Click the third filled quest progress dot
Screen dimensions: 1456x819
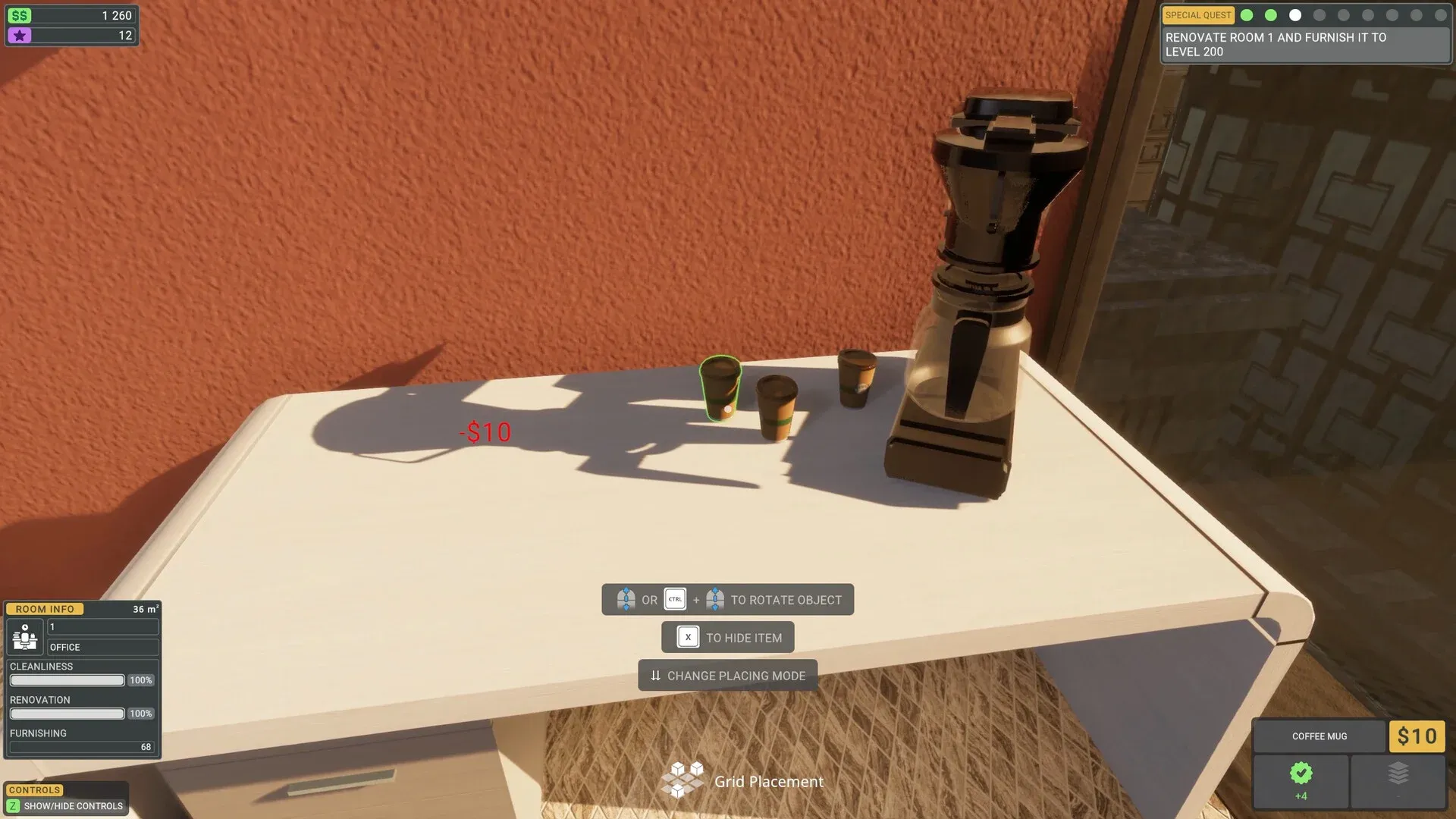(1295, 14)
